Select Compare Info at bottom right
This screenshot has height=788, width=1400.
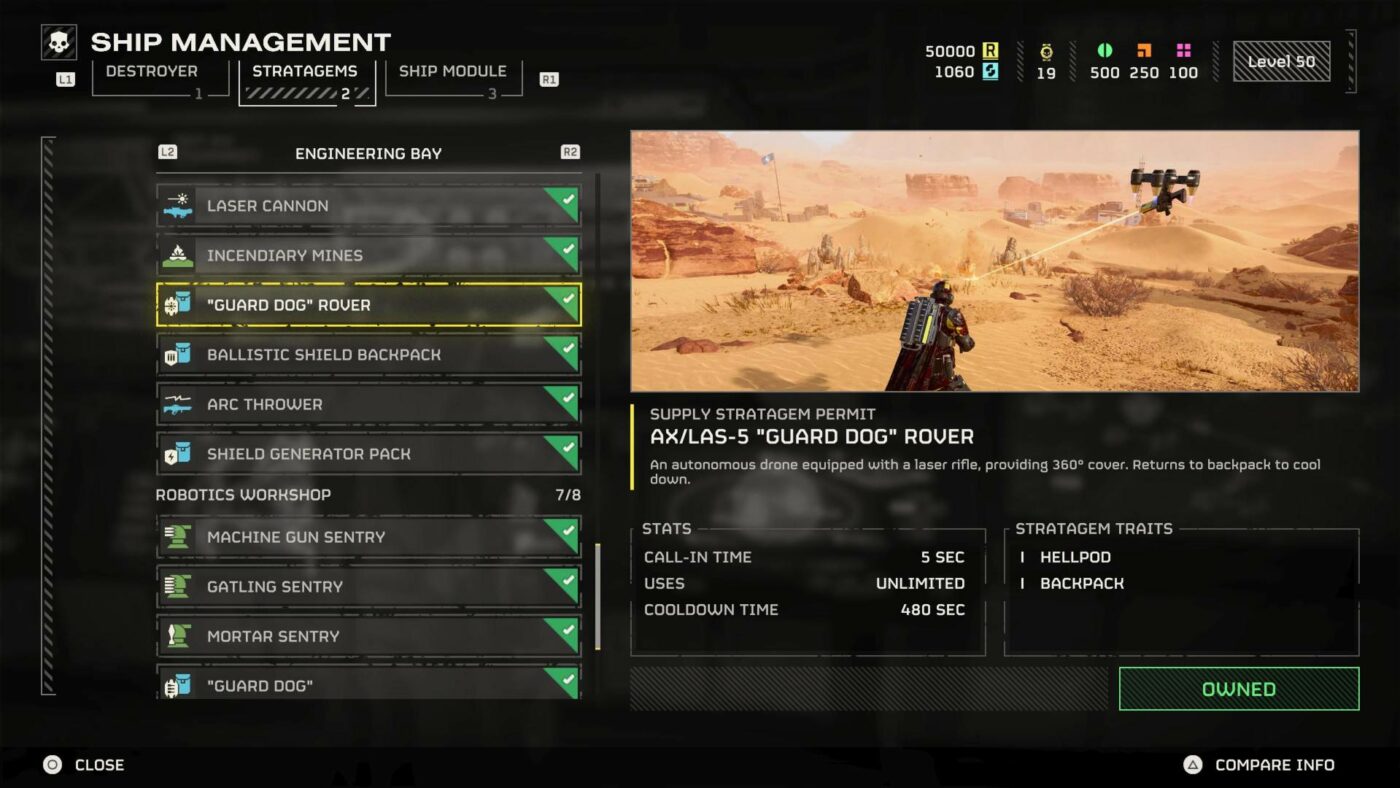click(1275, 764)
